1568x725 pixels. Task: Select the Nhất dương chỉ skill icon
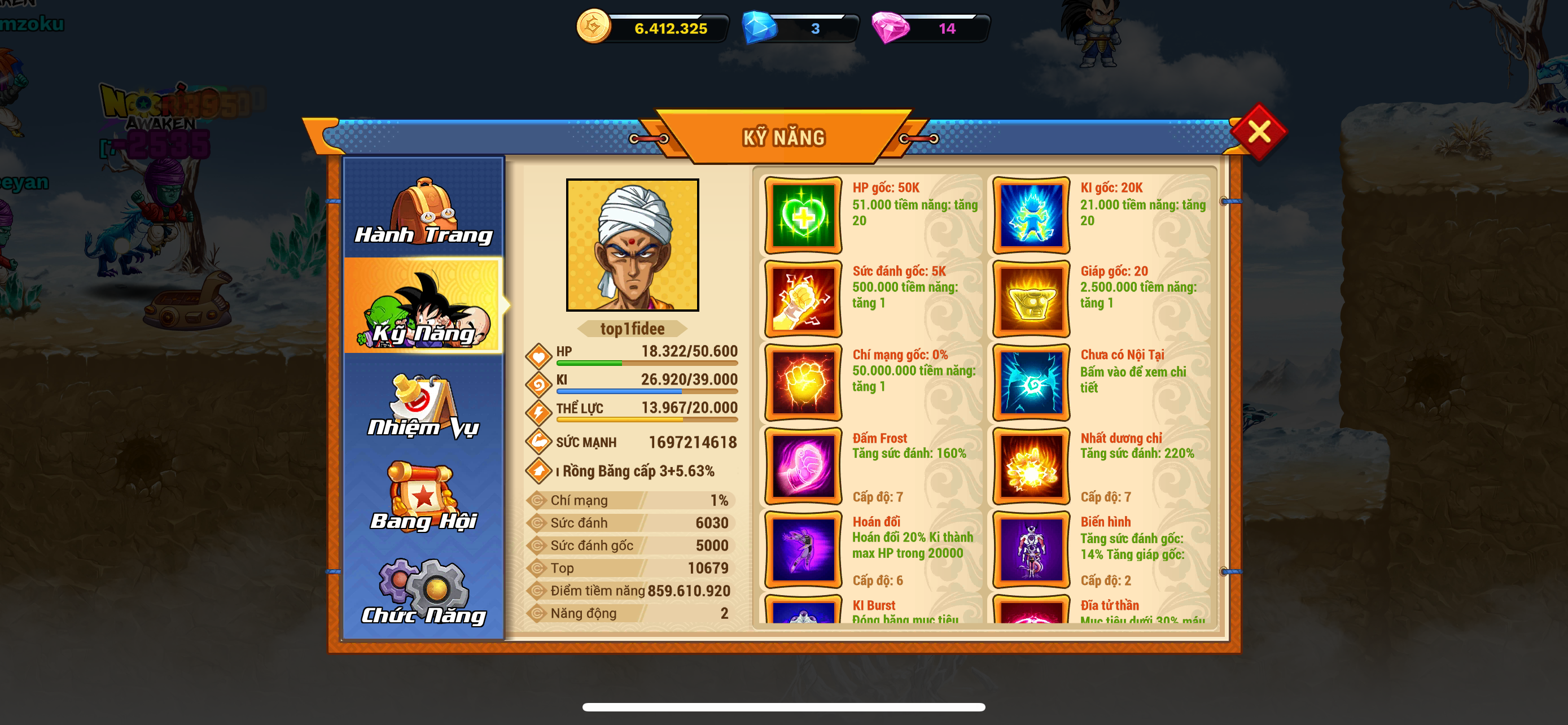pyautogui.click(x=1031, y=466)
